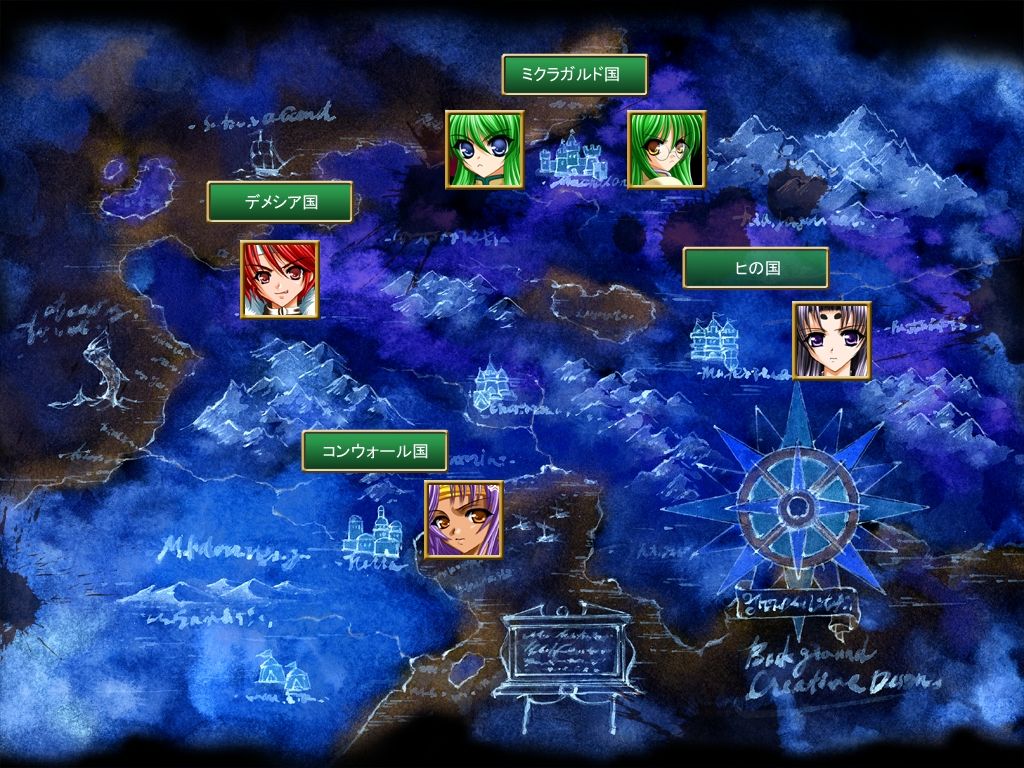
Task: Pick the dark-haired girl with forehead mark
Action: 832,341
